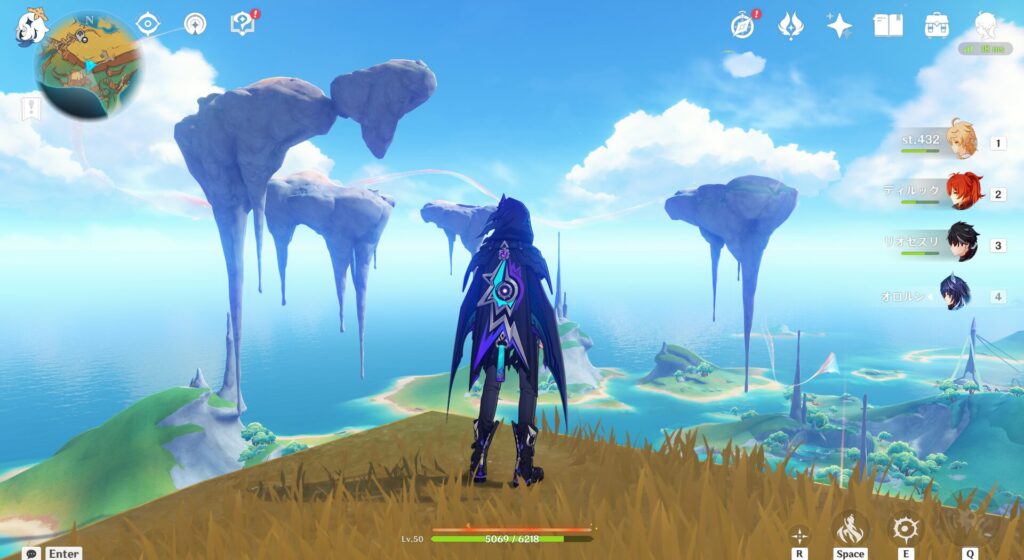
Task: Switch to the blonde party member st.432
Action: click(962, 141)
